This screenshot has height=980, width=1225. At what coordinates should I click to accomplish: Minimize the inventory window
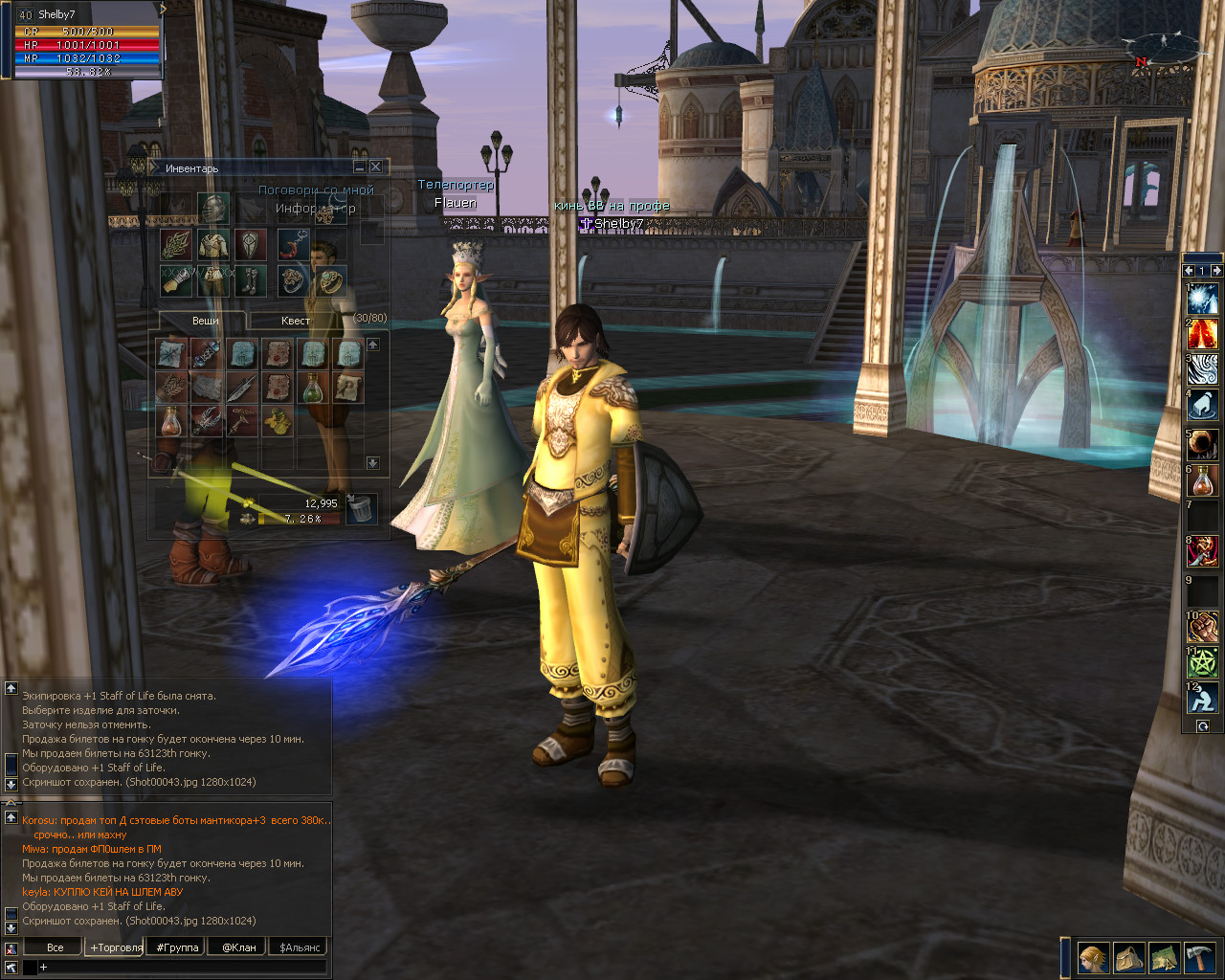click(x=359, y=167)
